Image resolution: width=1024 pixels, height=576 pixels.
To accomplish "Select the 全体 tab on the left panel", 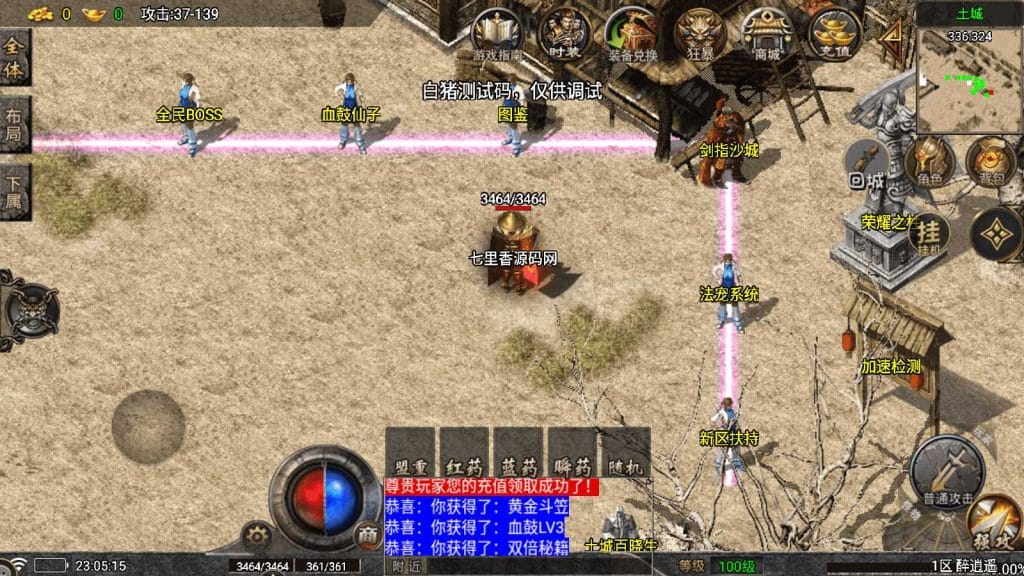I will 15,58.
